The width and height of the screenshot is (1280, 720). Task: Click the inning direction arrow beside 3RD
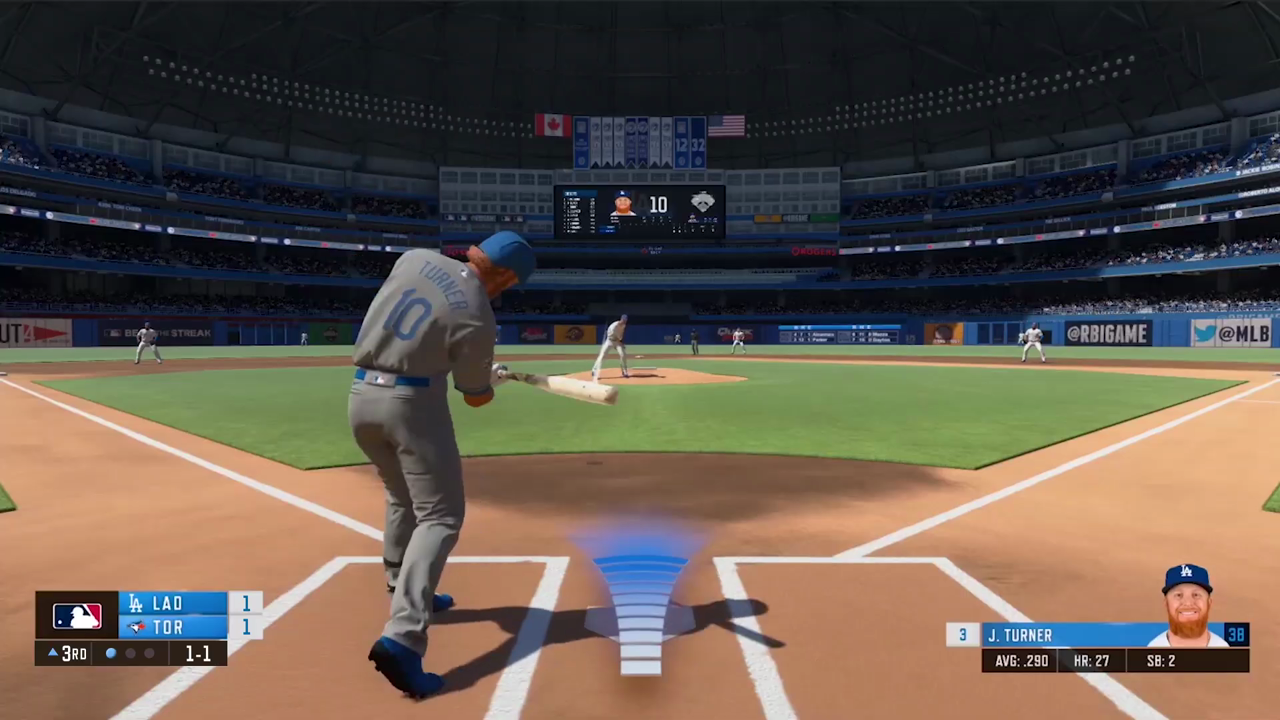[52, 653]
